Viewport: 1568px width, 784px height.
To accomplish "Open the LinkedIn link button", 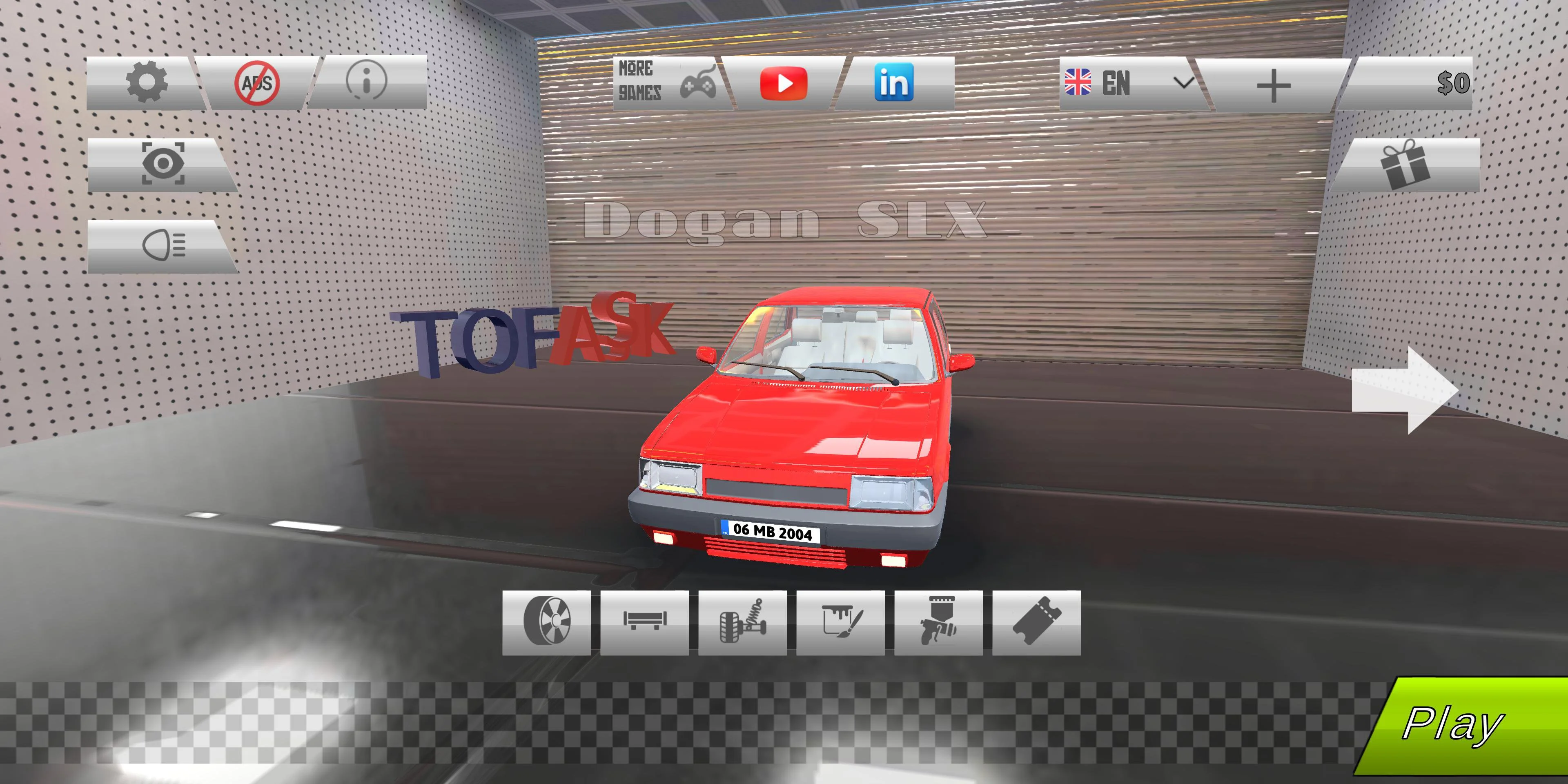I will 893,83.
